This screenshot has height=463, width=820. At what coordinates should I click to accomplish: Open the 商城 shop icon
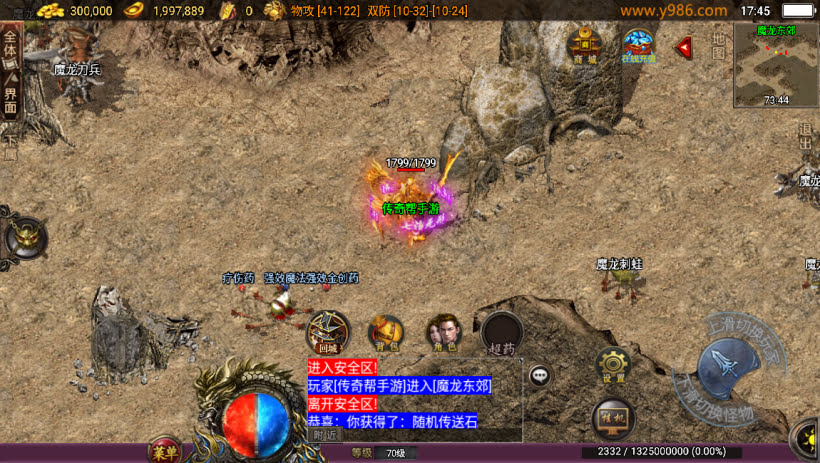click(x=585, y=46)
